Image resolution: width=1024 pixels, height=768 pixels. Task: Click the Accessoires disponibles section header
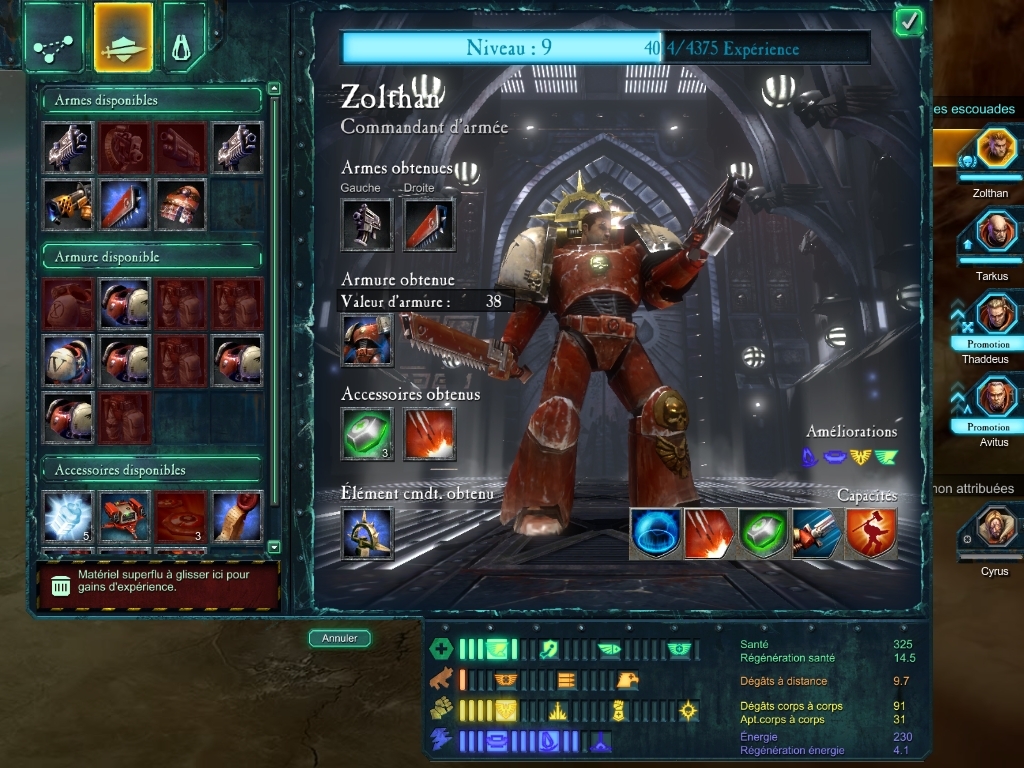[150, 470]
